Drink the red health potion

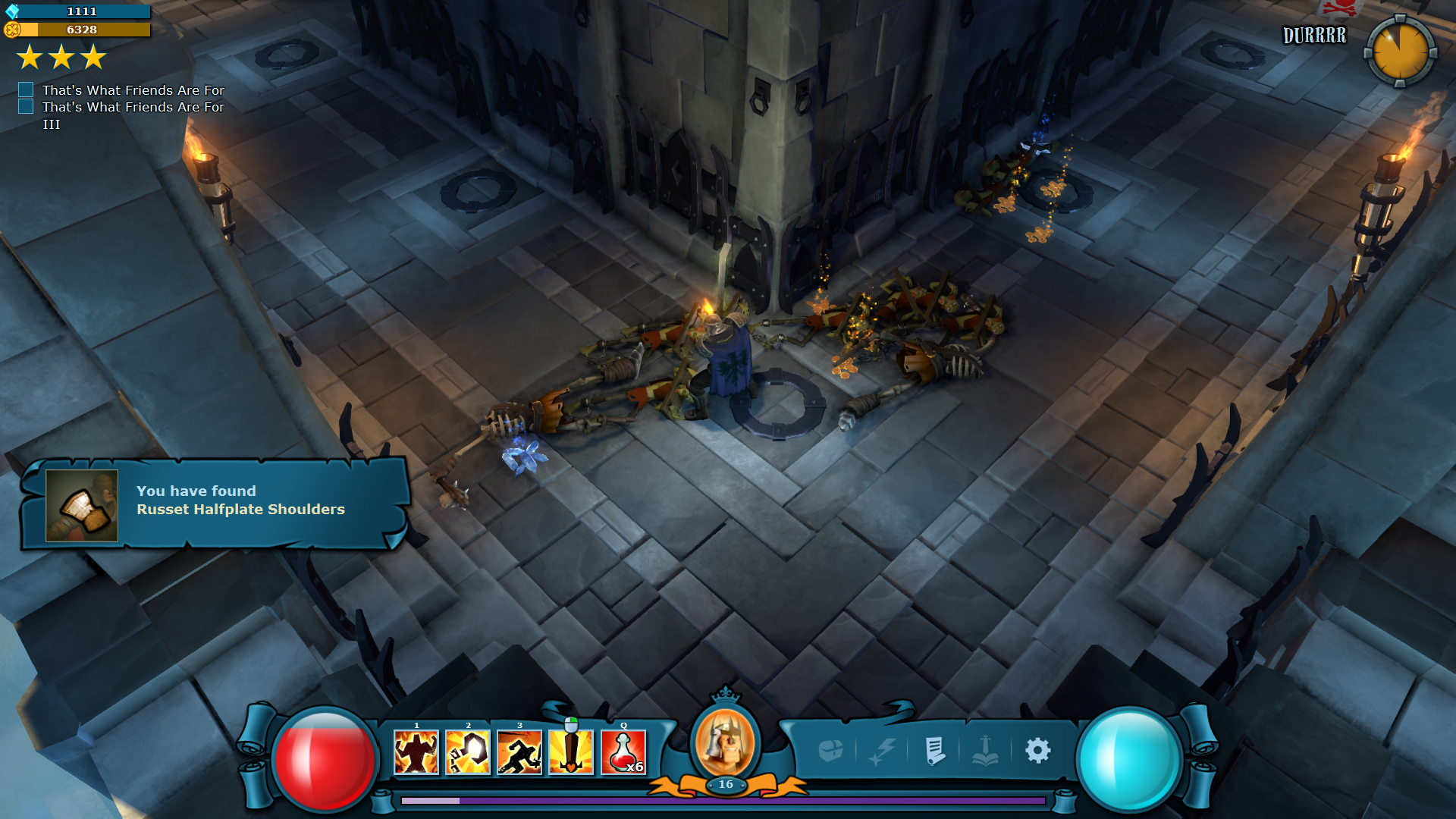[623, 752]
